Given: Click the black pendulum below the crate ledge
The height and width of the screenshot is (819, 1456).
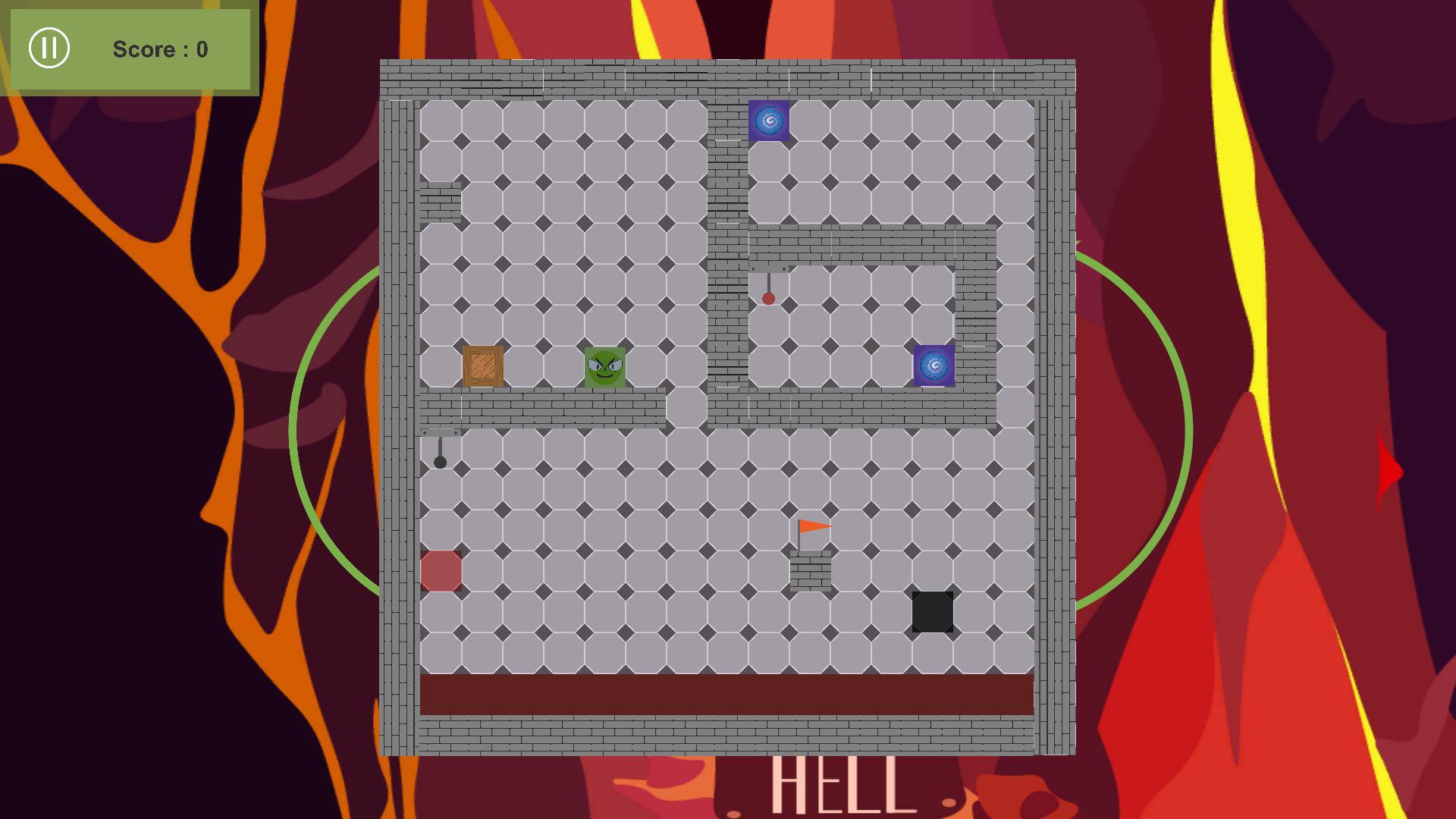Looking at the screenshot, I should [440, 460].
